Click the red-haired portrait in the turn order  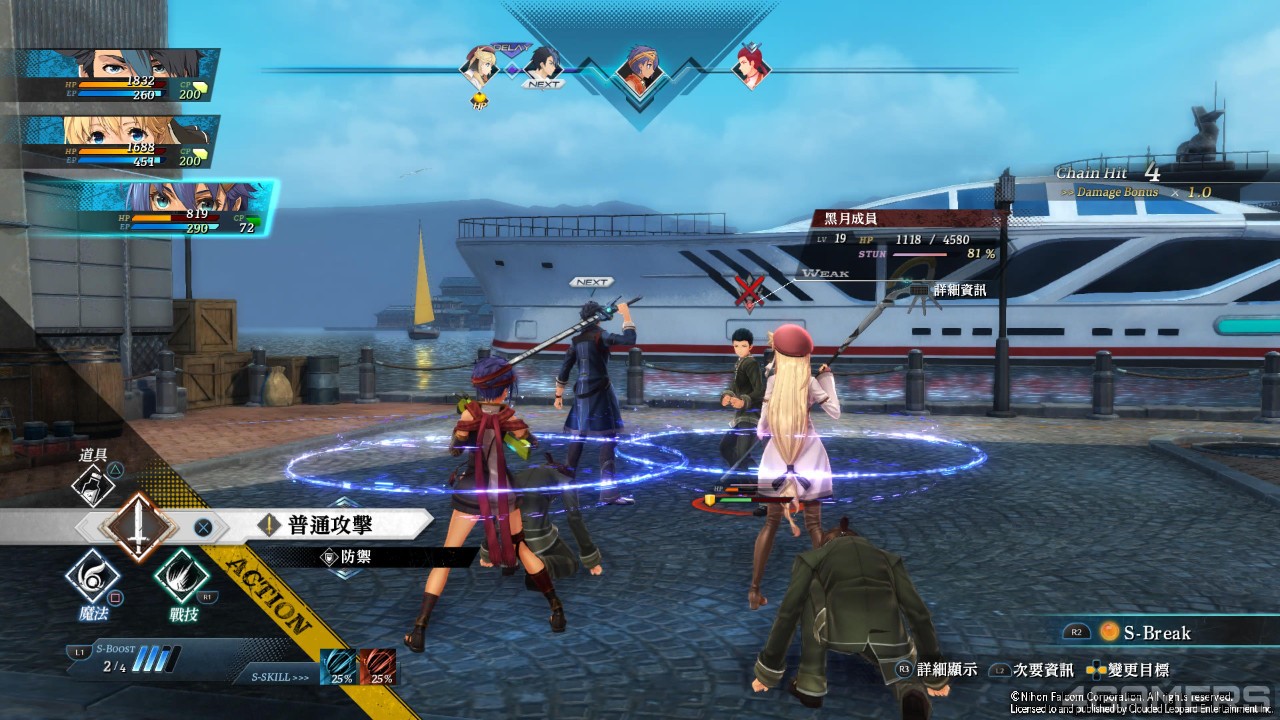[750, 65]
